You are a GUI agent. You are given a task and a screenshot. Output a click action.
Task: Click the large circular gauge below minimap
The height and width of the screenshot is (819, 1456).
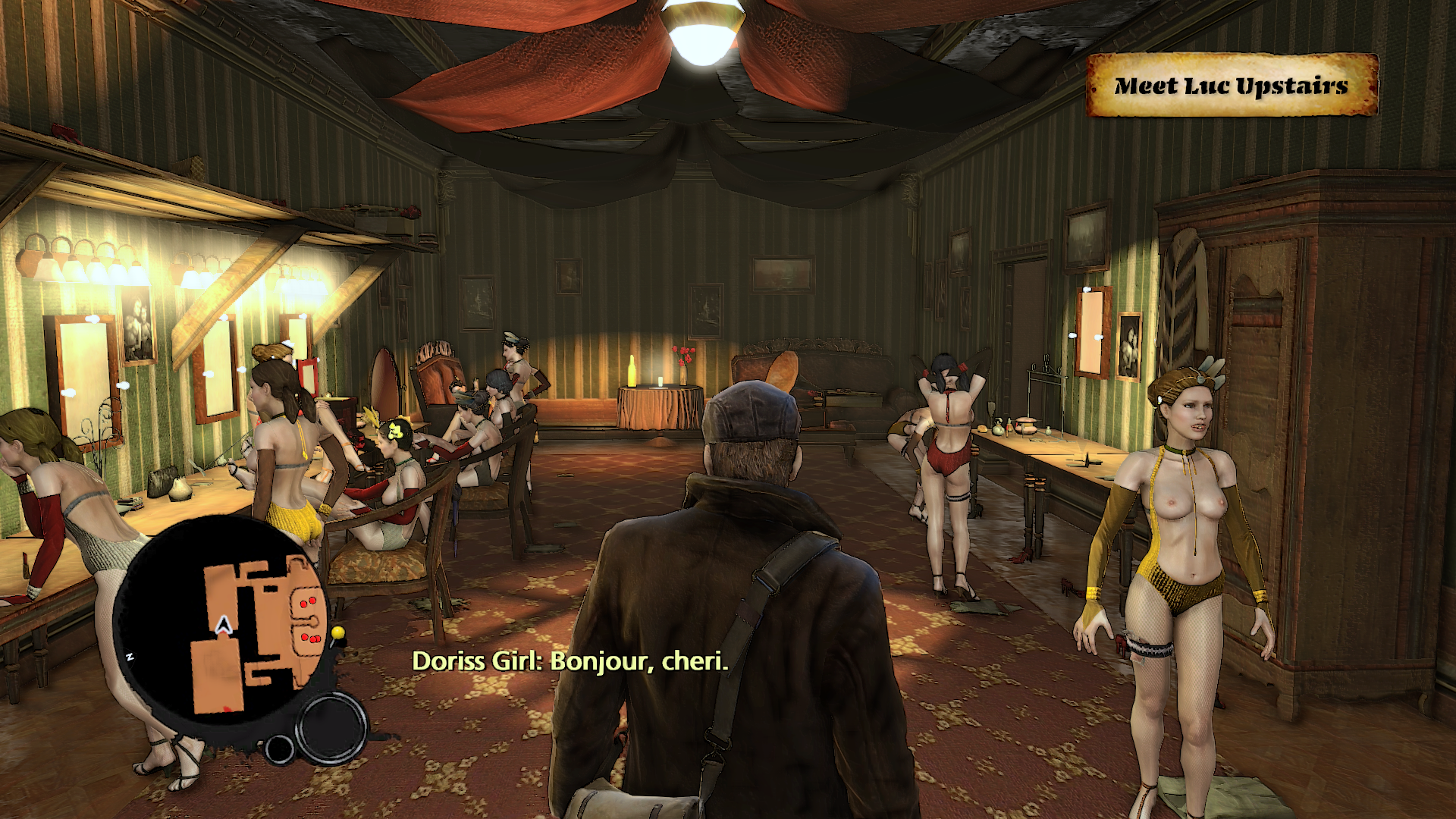[x=331, y=726]
